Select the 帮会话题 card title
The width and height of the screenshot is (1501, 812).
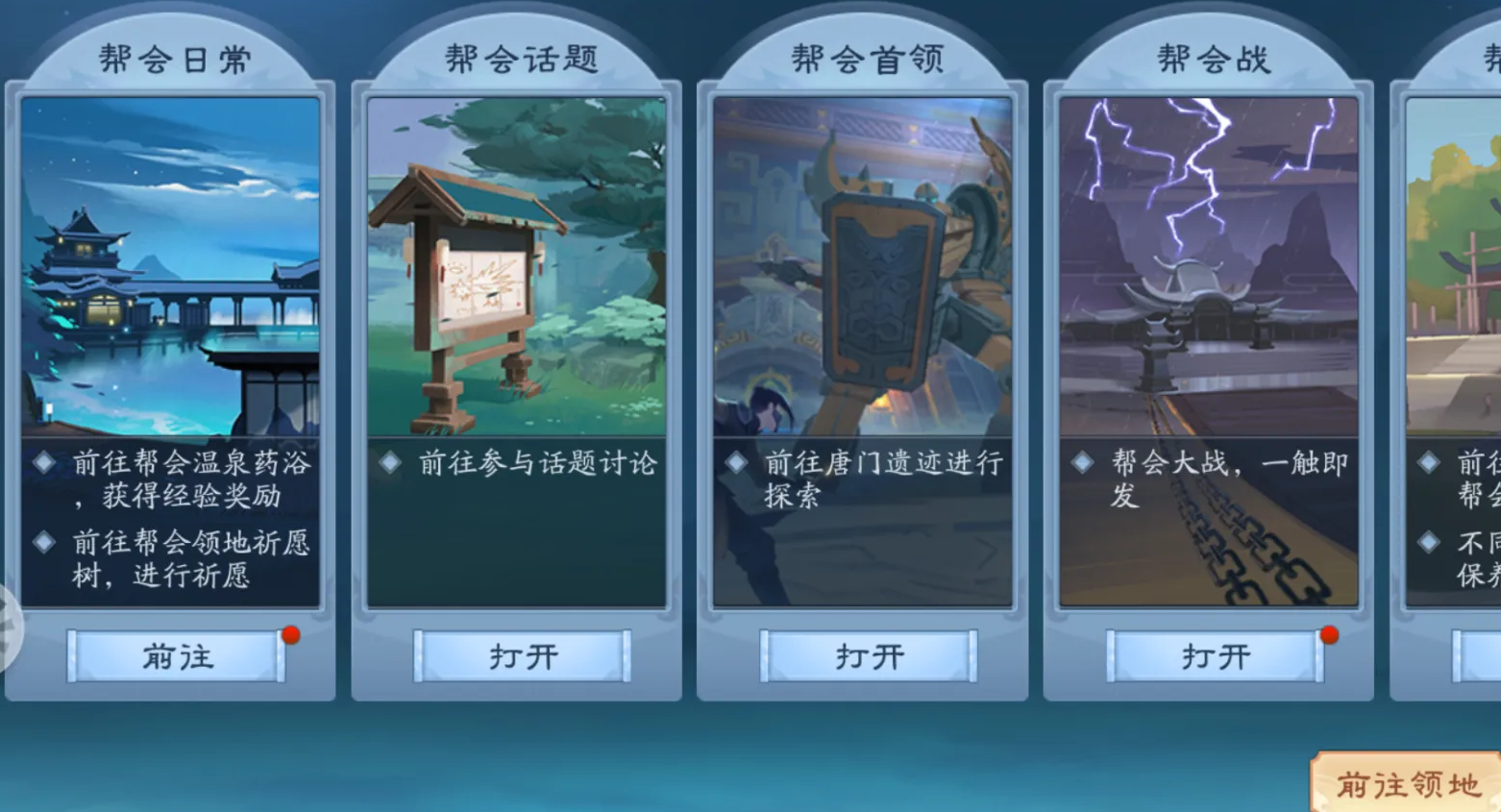tap(520, 56)
